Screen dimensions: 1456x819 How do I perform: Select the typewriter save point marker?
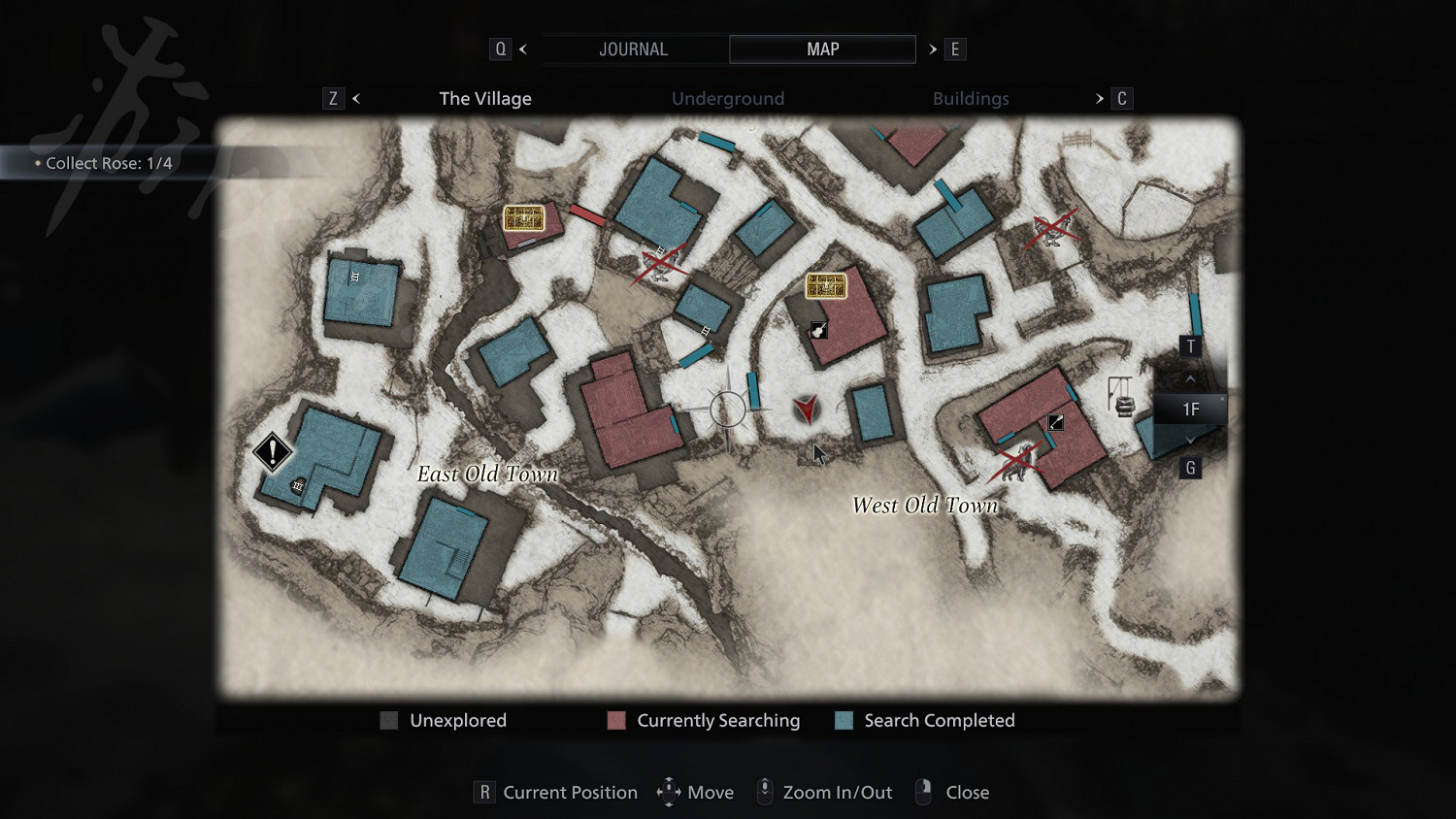coord(1124,405)
